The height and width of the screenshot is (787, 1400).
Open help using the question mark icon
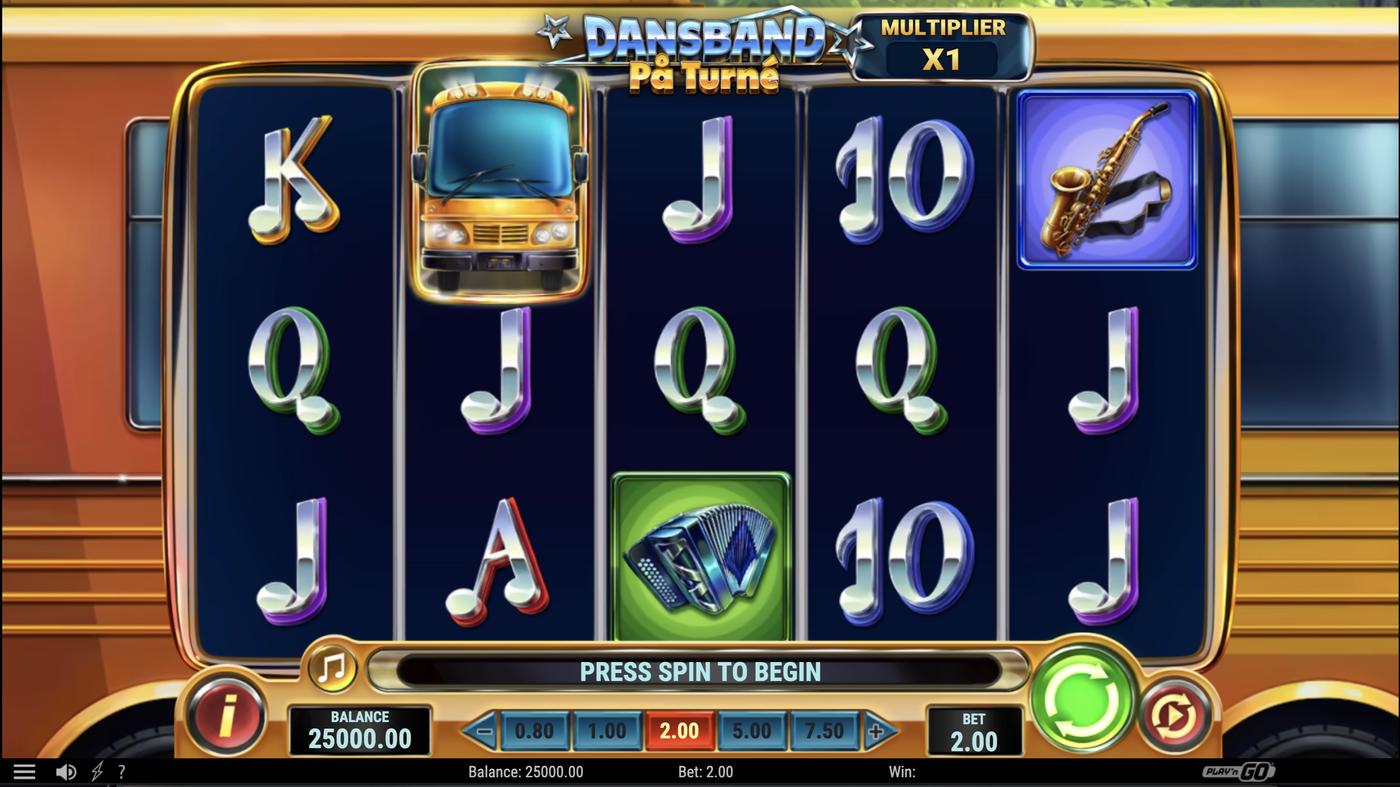(x=121, y=770)
